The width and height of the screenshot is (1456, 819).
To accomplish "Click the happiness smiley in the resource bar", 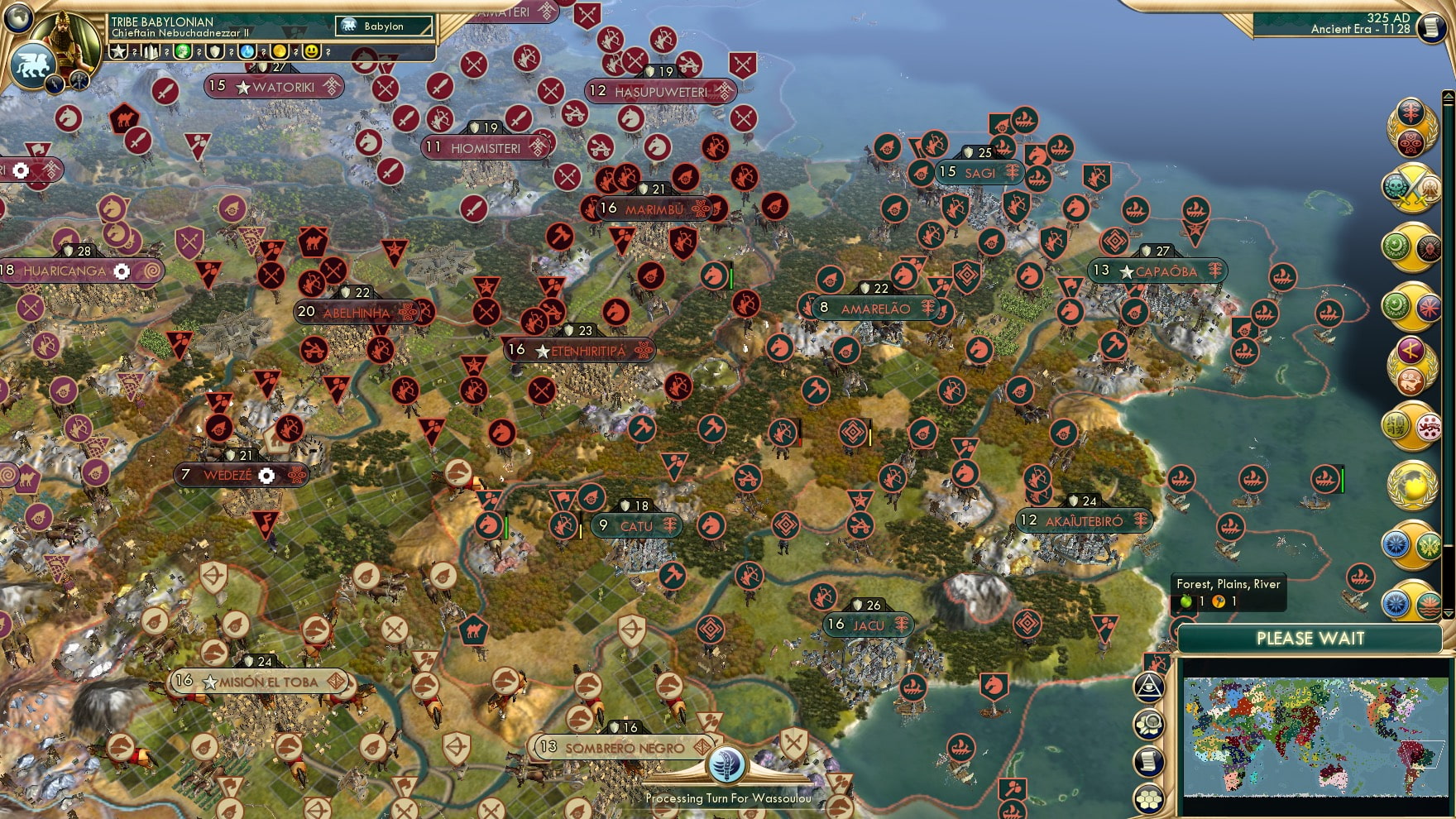I will pyautogui.click(x=310, y=51).
